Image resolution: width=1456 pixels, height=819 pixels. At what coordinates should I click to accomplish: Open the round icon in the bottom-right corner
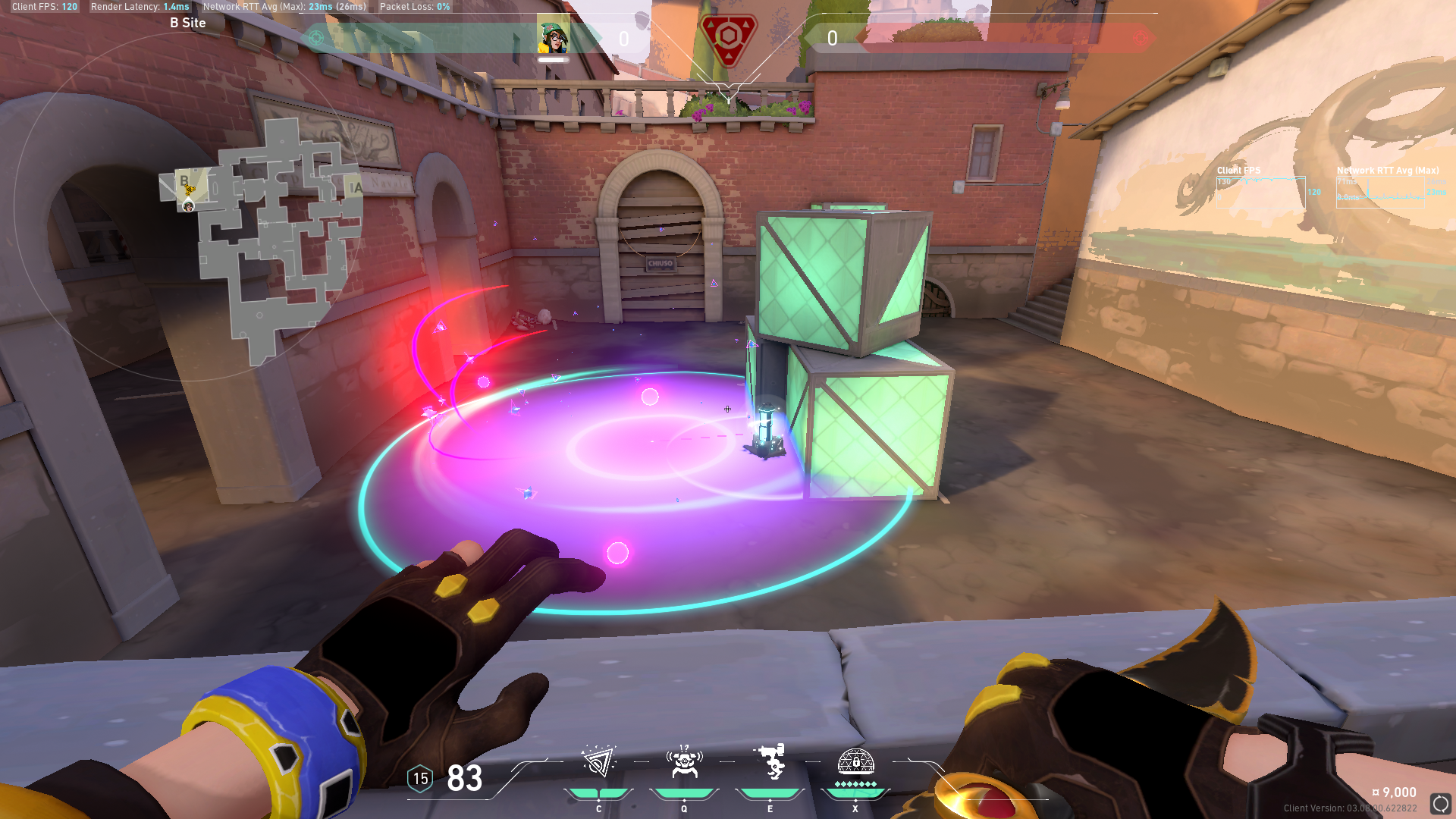[1440, 804]
